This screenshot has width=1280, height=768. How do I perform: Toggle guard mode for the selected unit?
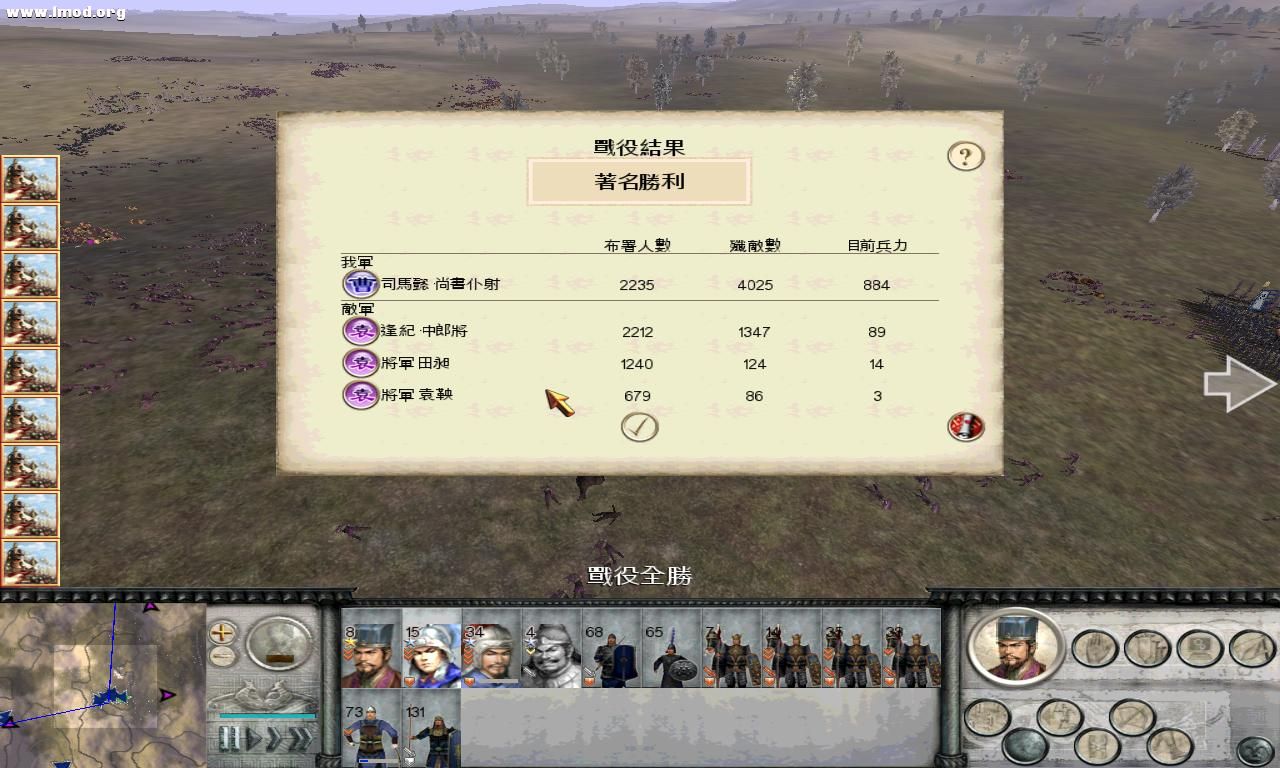tap(1146, 647)
